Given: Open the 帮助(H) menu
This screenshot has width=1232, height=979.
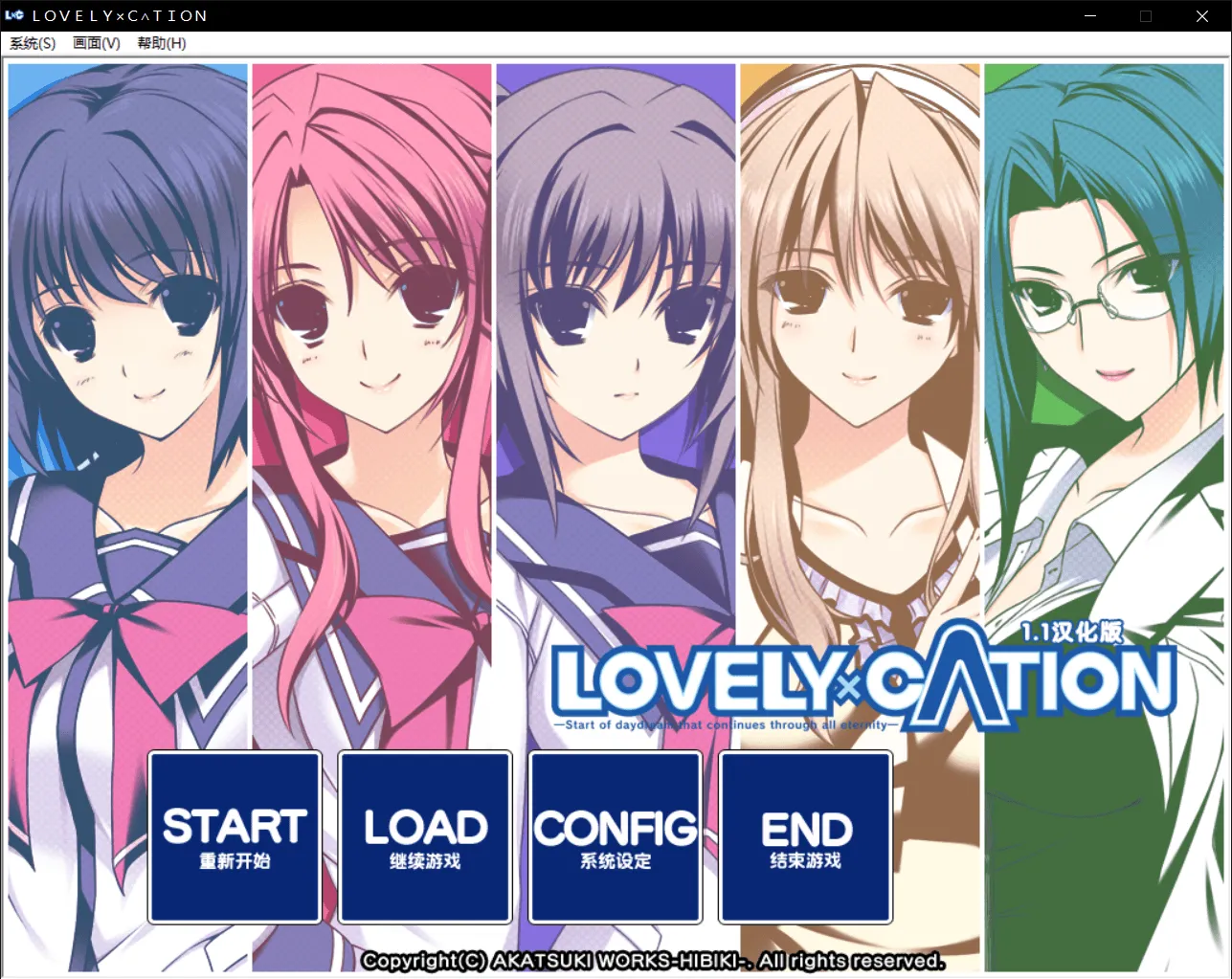Looking at the screenshot, I should point(160,43).
